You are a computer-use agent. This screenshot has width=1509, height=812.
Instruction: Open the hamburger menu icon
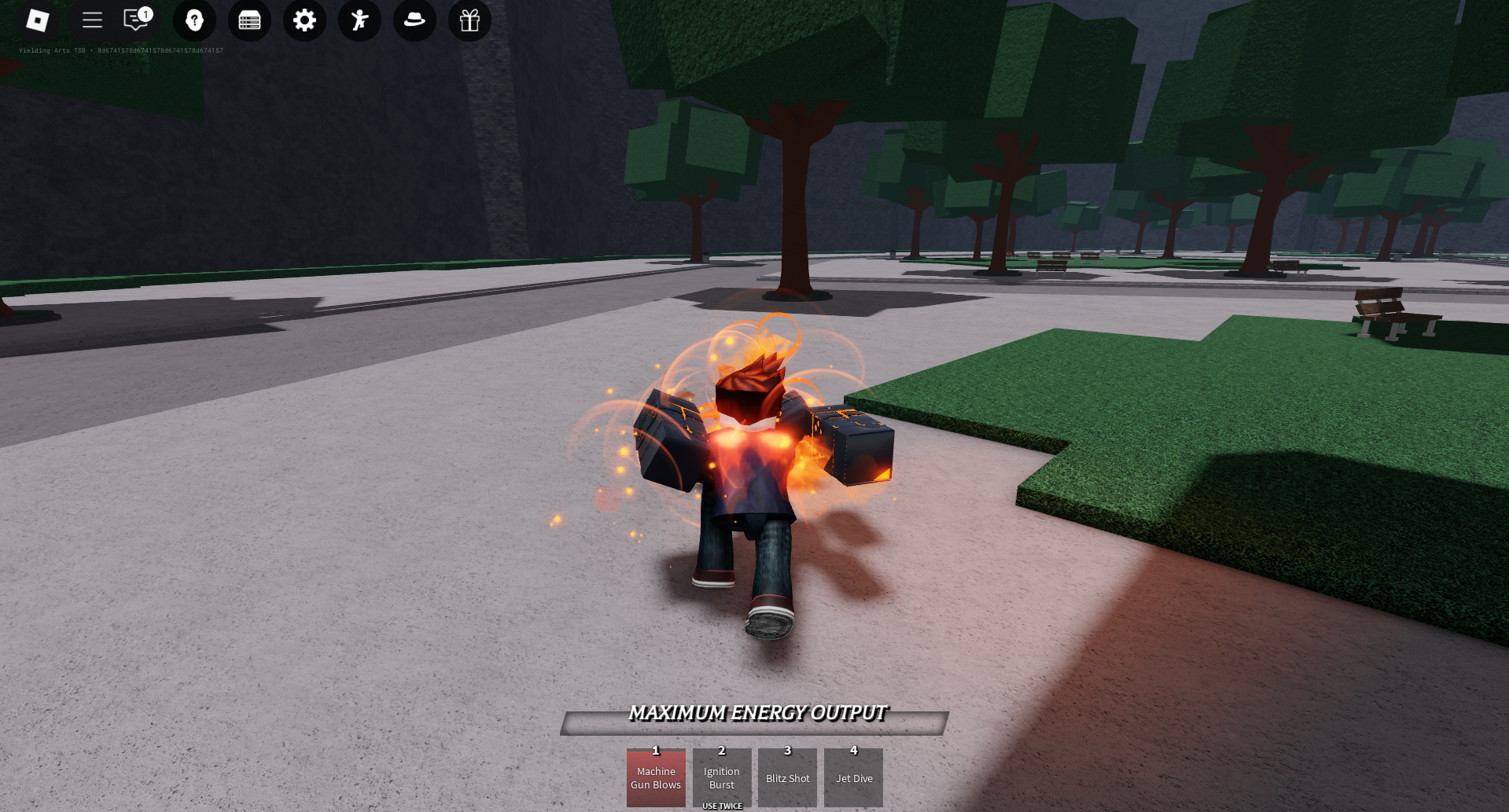click(x=92, y=21)
